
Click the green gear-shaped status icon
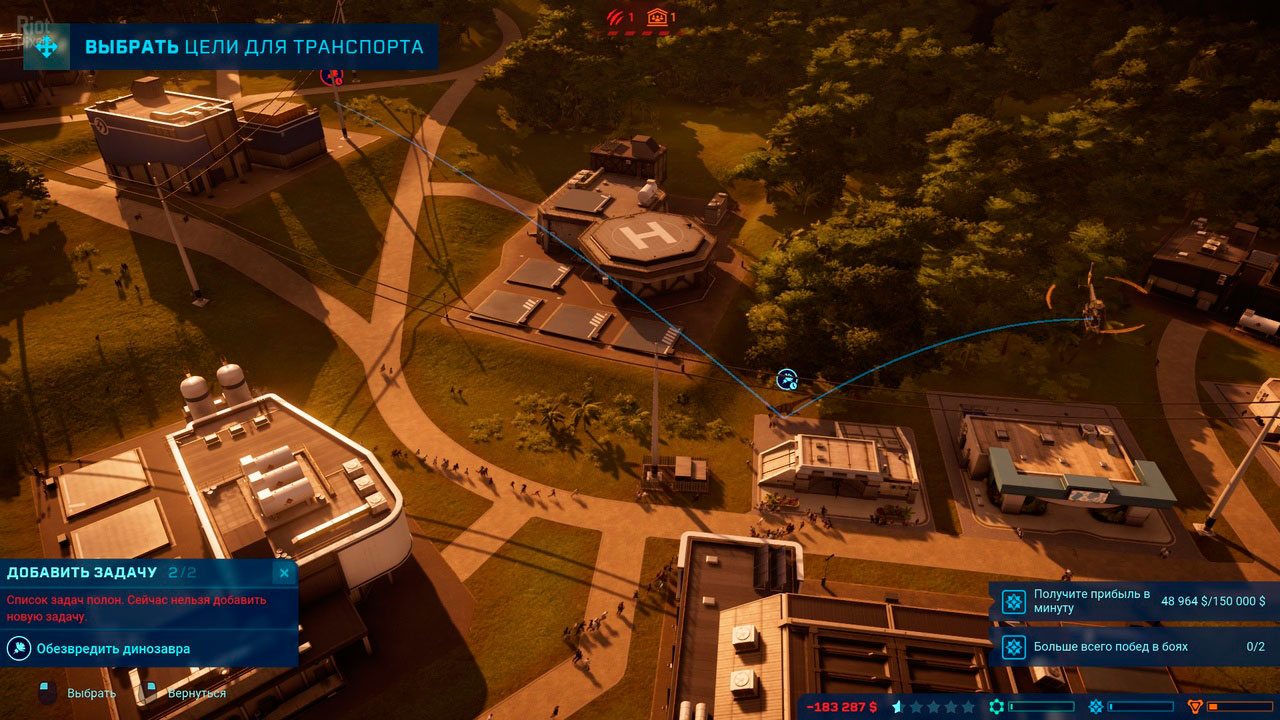coord(997,707)
